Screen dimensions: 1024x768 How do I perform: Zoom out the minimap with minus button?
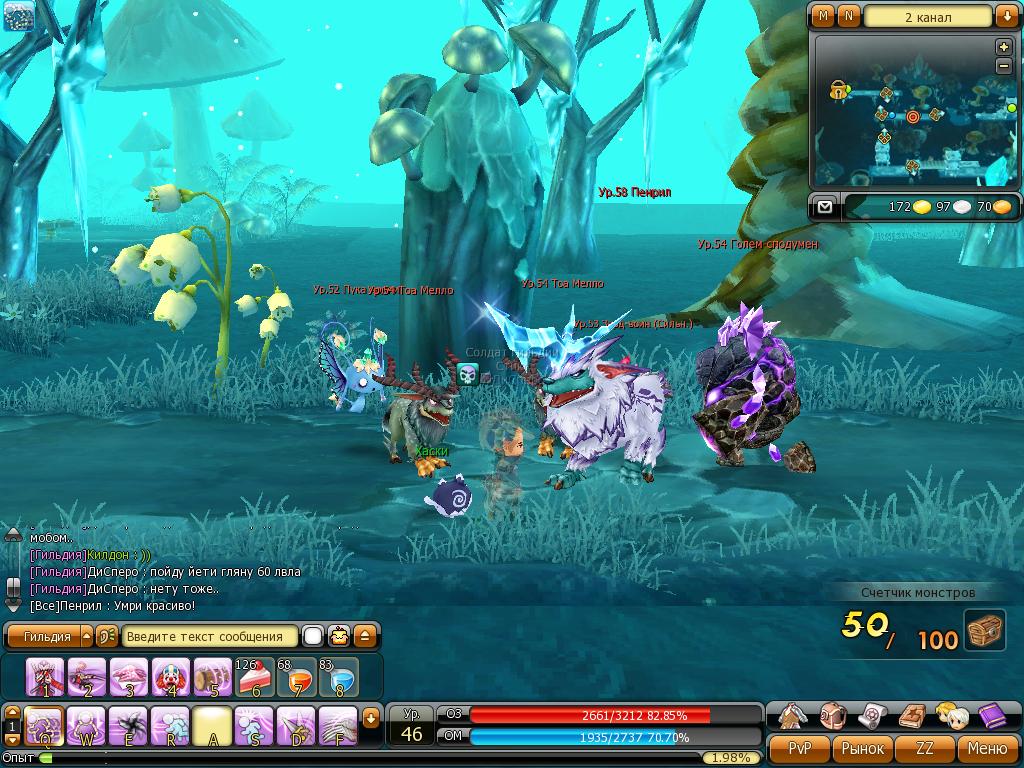click(x=1004, y=66)
